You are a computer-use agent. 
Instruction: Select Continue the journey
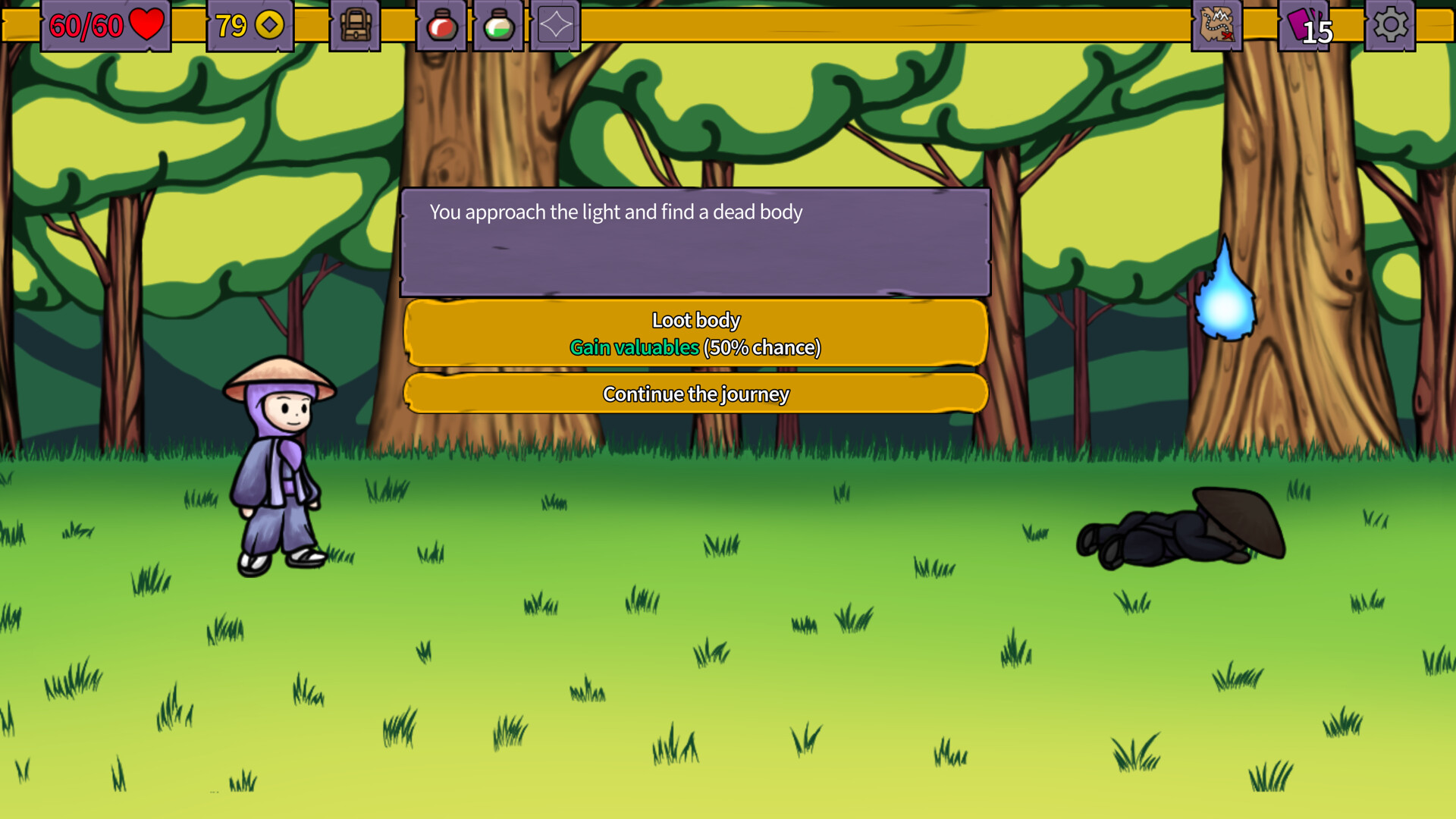[x=696, y=394]
